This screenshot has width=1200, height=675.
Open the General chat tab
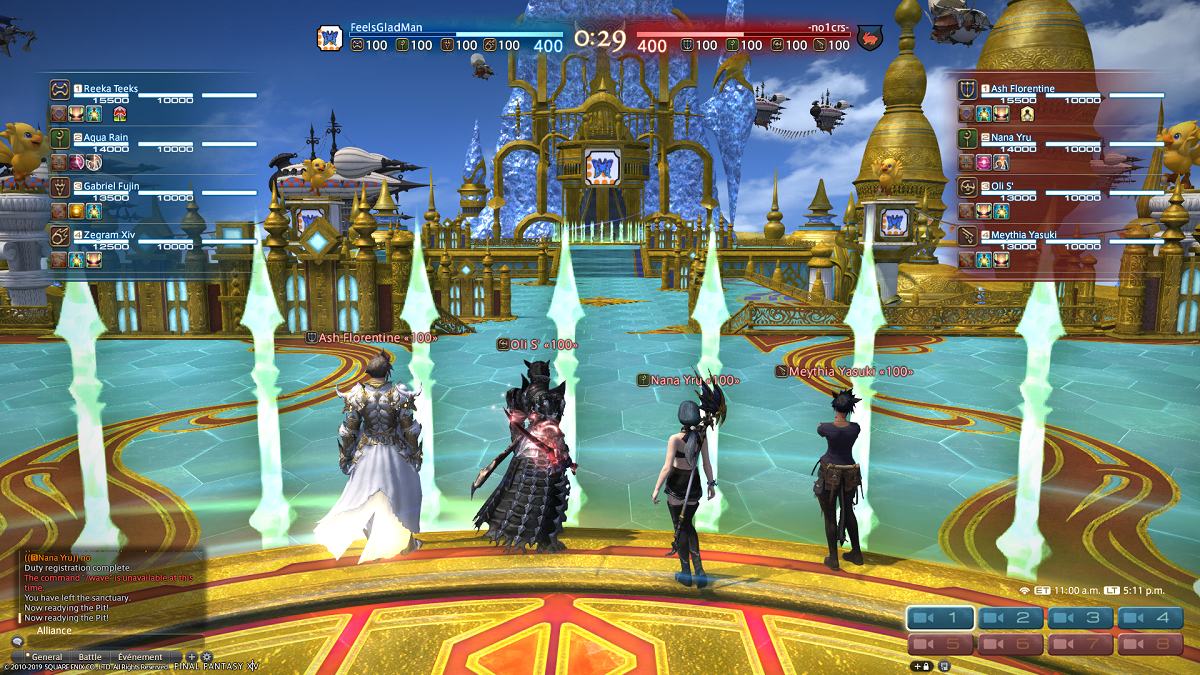click(x=46, y=657)
